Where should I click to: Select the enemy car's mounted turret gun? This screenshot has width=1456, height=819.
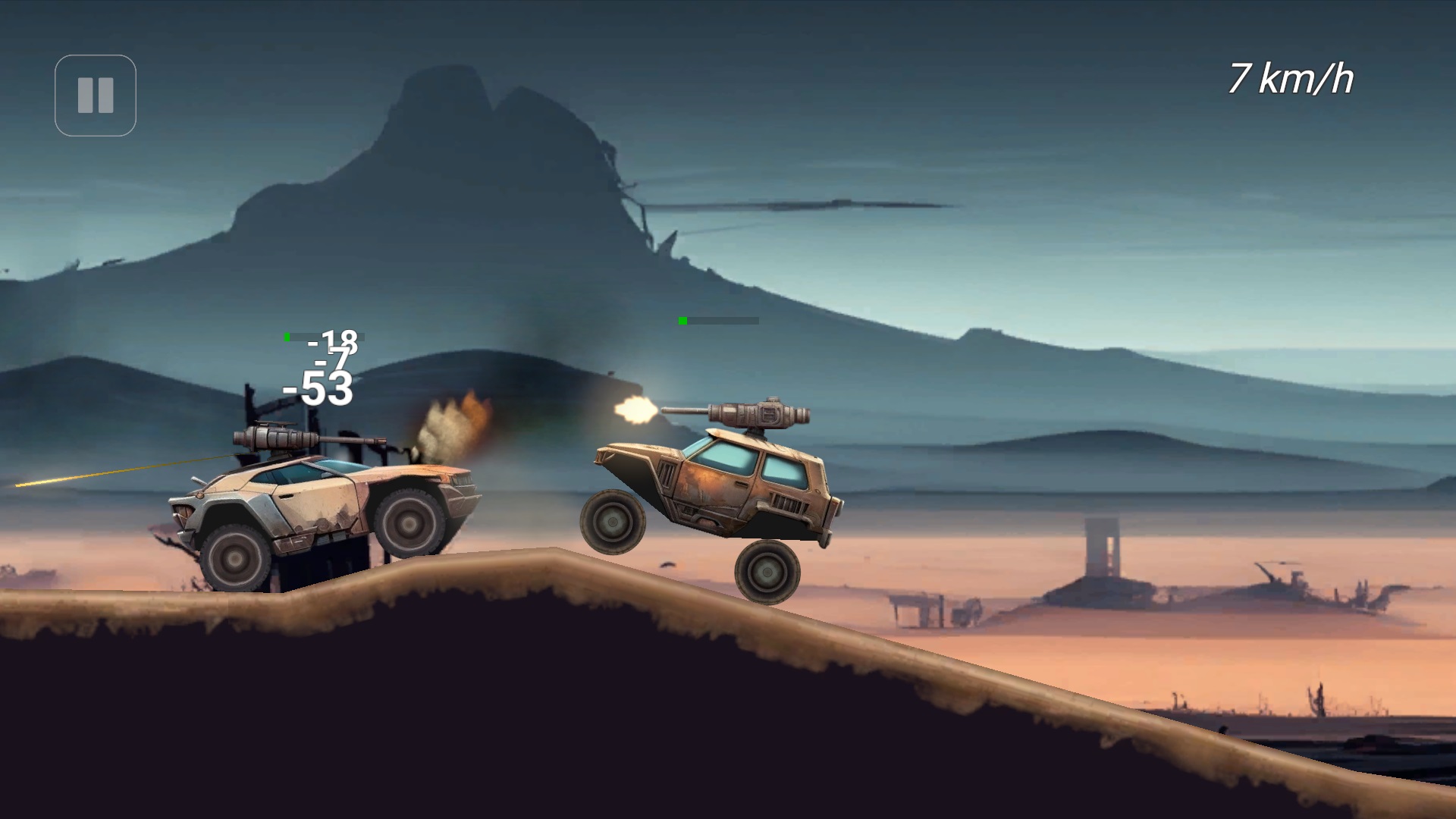(x=758, y=413)
